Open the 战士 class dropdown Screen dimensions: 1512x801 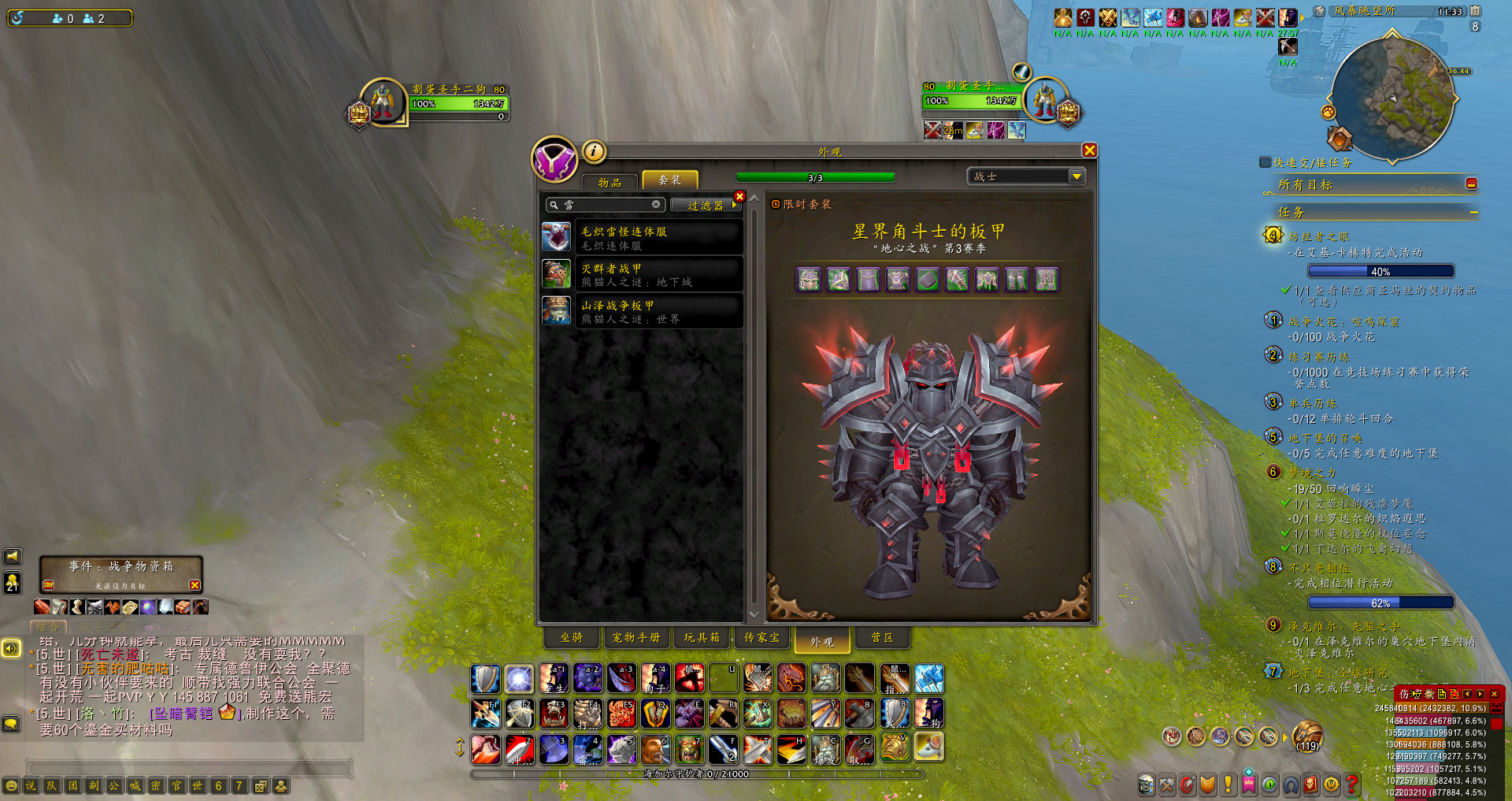pos(1076,176)
